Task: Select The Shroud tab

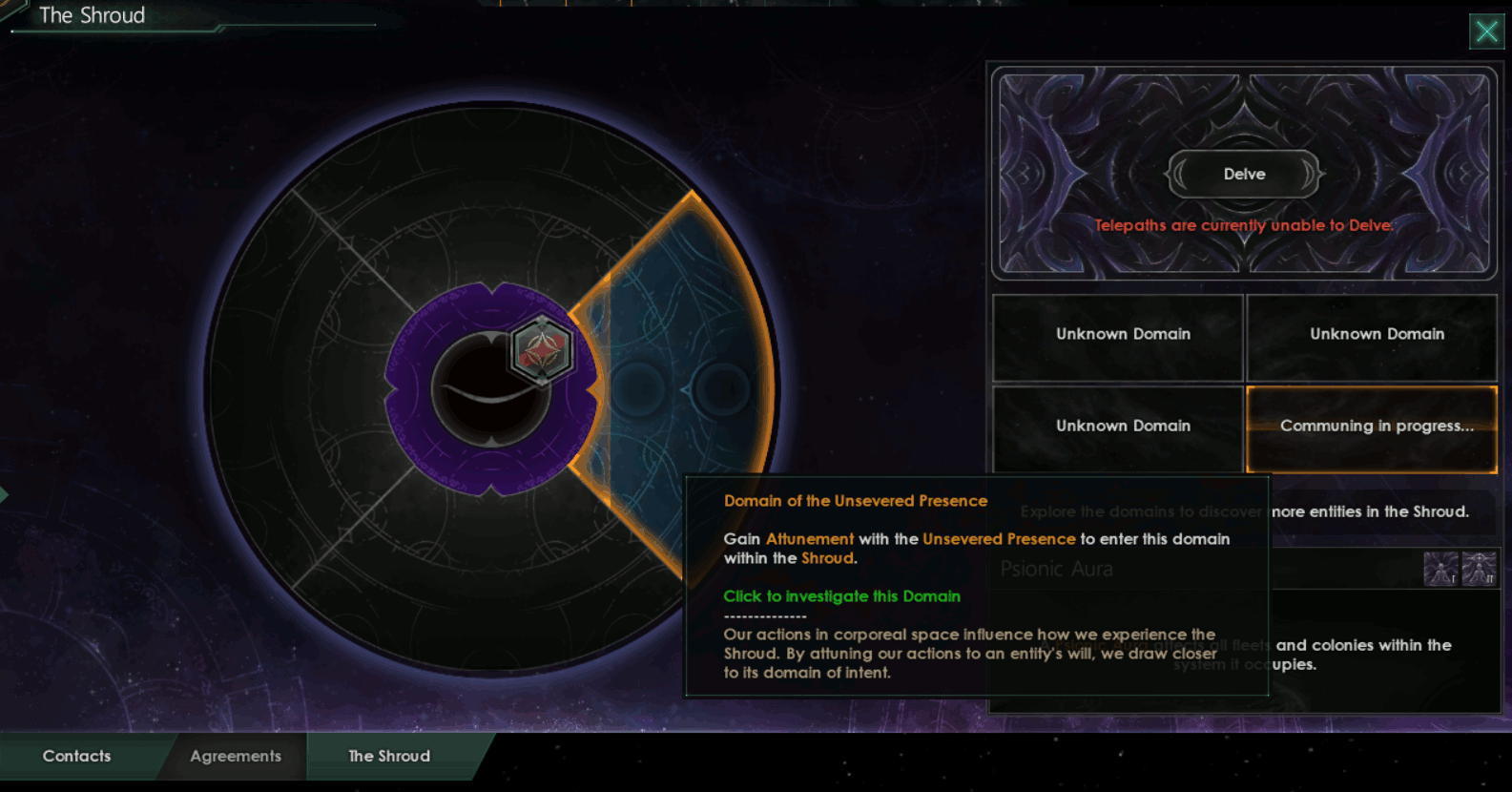Action: coord(387,756)
